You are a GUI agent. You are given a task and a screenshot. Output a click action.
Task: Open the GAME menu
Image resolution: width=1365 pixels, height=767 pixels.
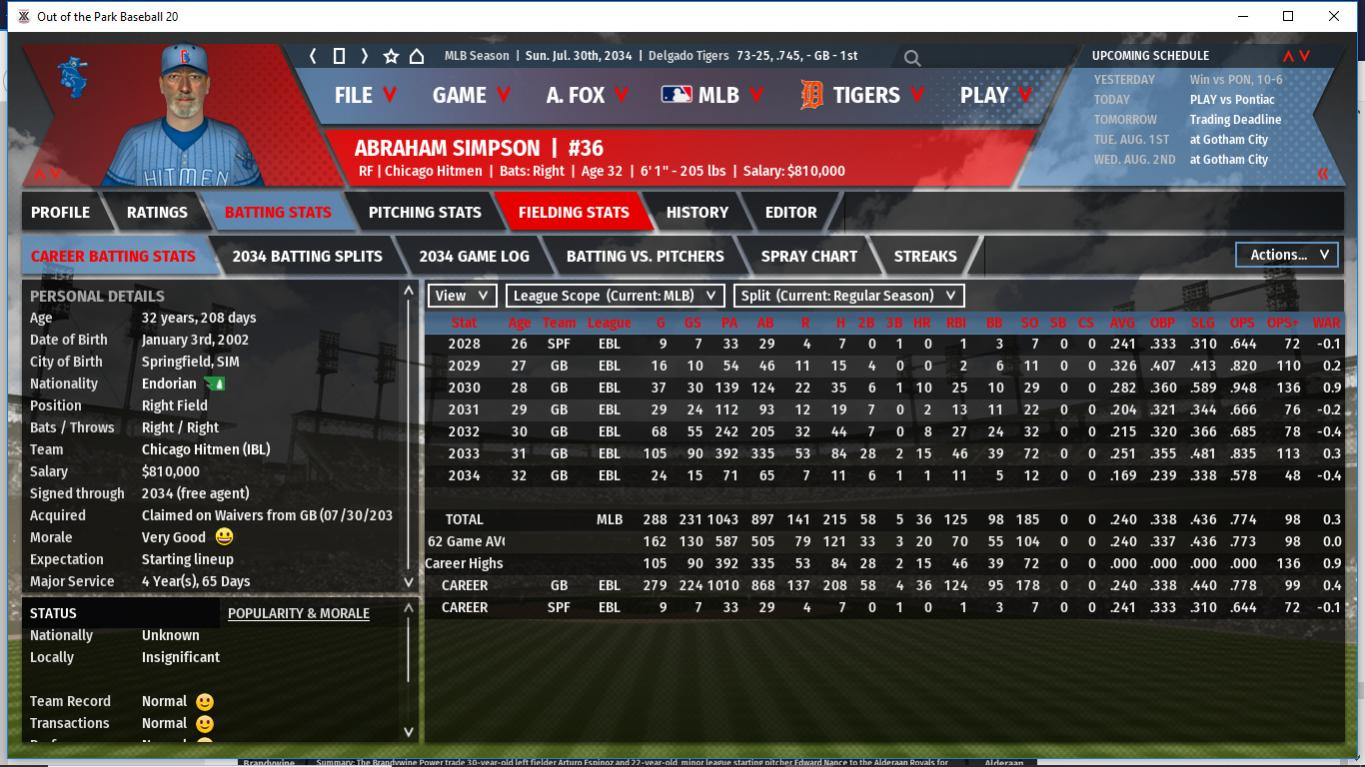[x=471, y=95]
